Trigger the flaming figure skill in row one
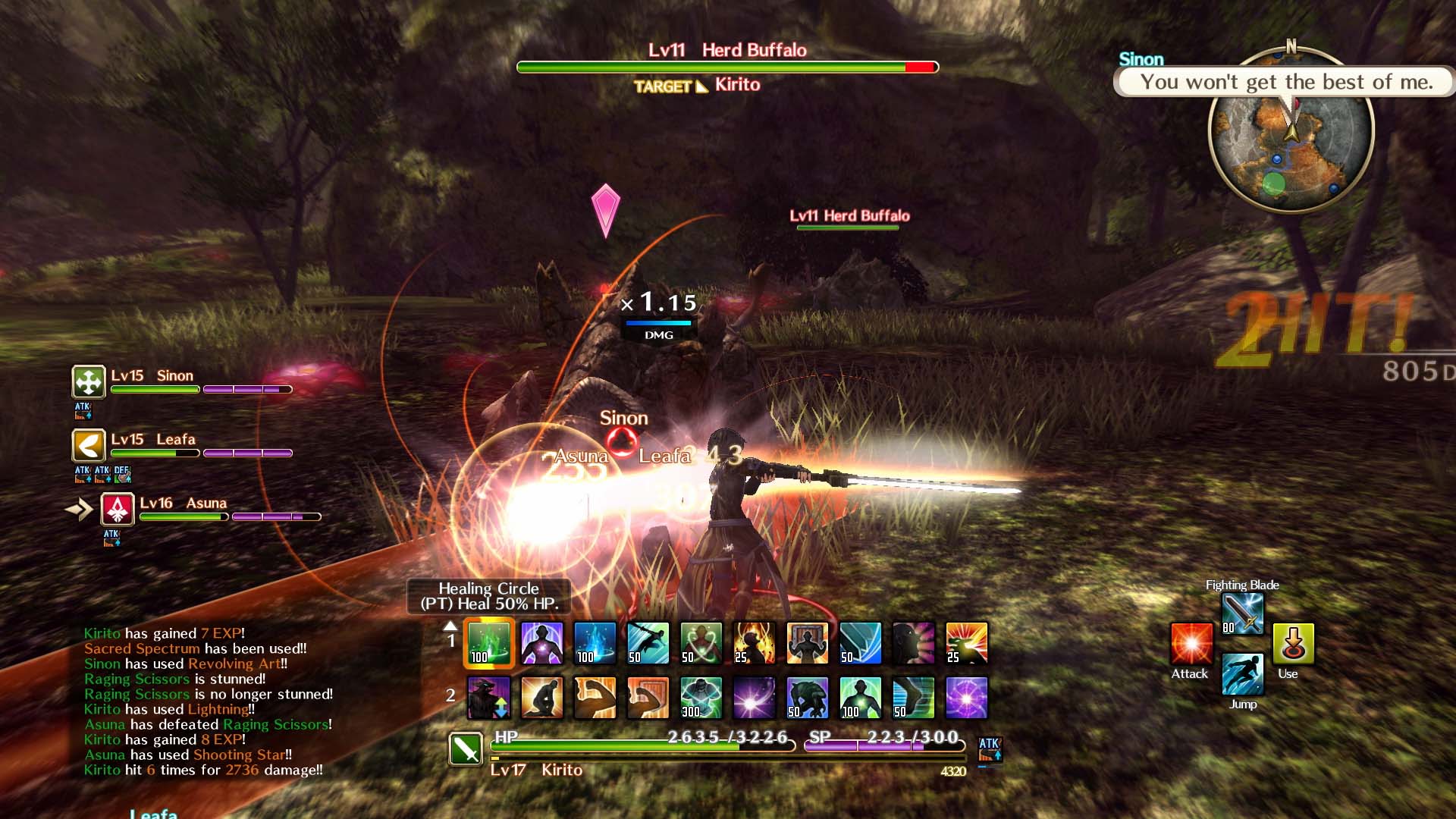The width and height of the screenshot is (1456, 819). 755,643
